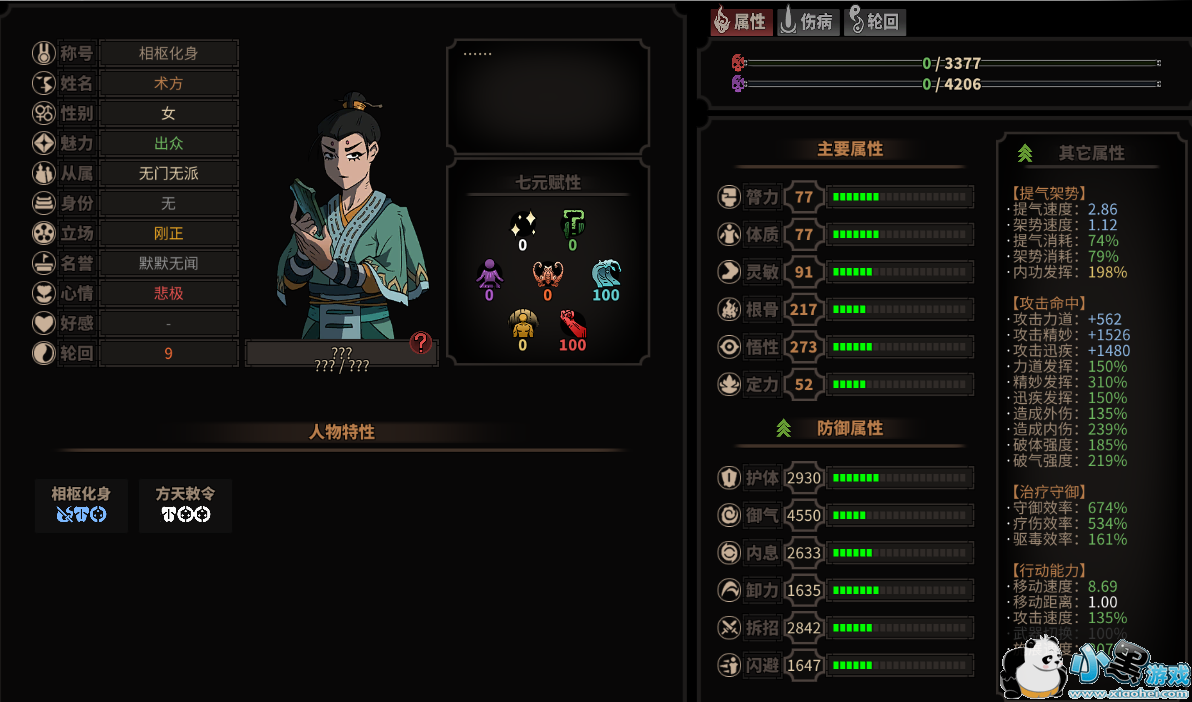Open the 称号 row showing 相枢化身
The image size is (1192, 702).
[168, 53]
